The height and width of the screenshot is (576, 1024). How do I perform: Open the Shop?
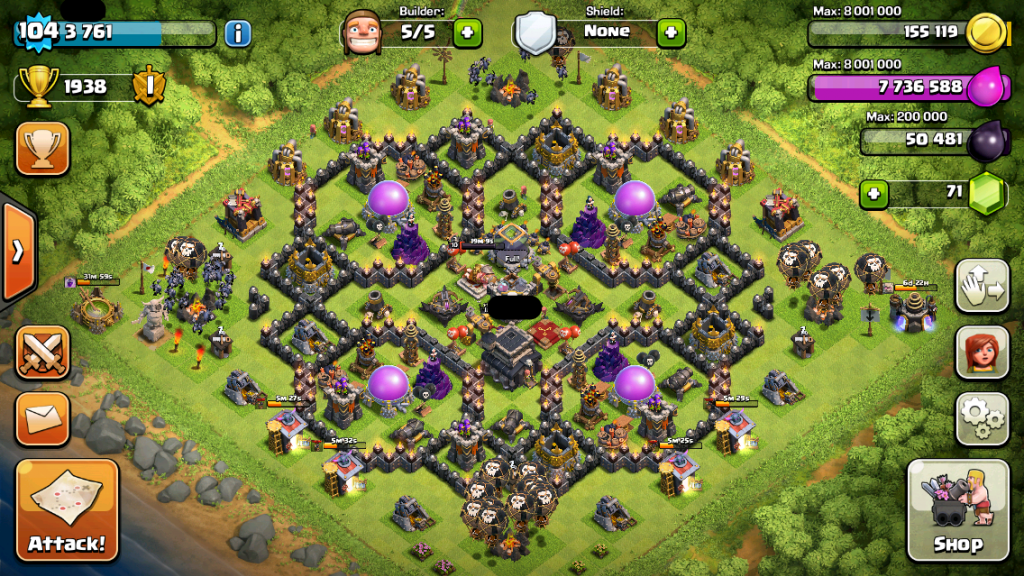point(957,509)
